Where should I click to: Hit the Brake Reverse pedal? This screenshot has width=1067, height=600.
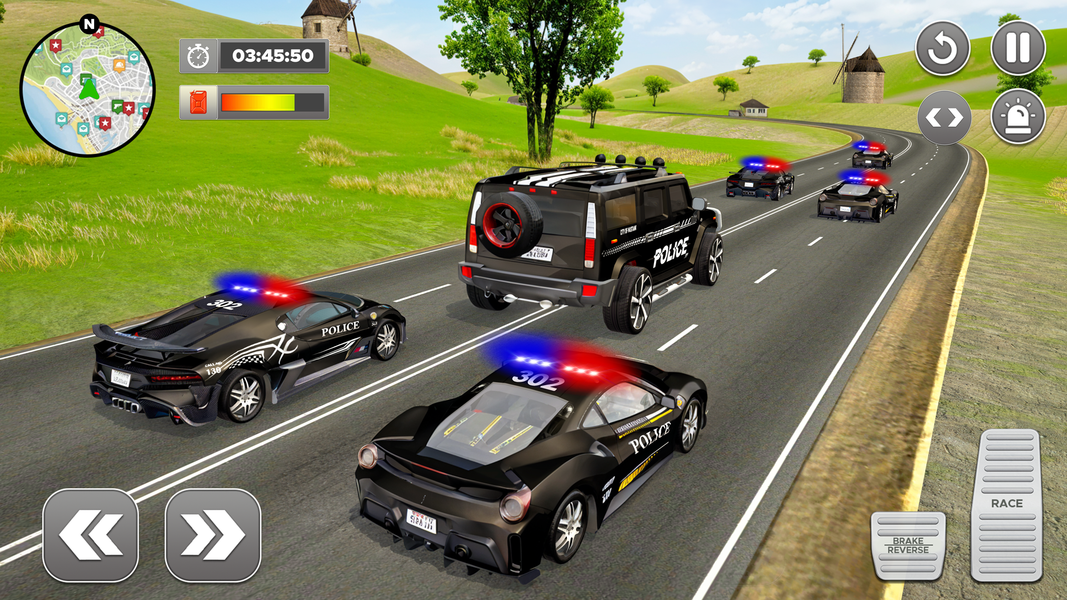click(908, 545)
